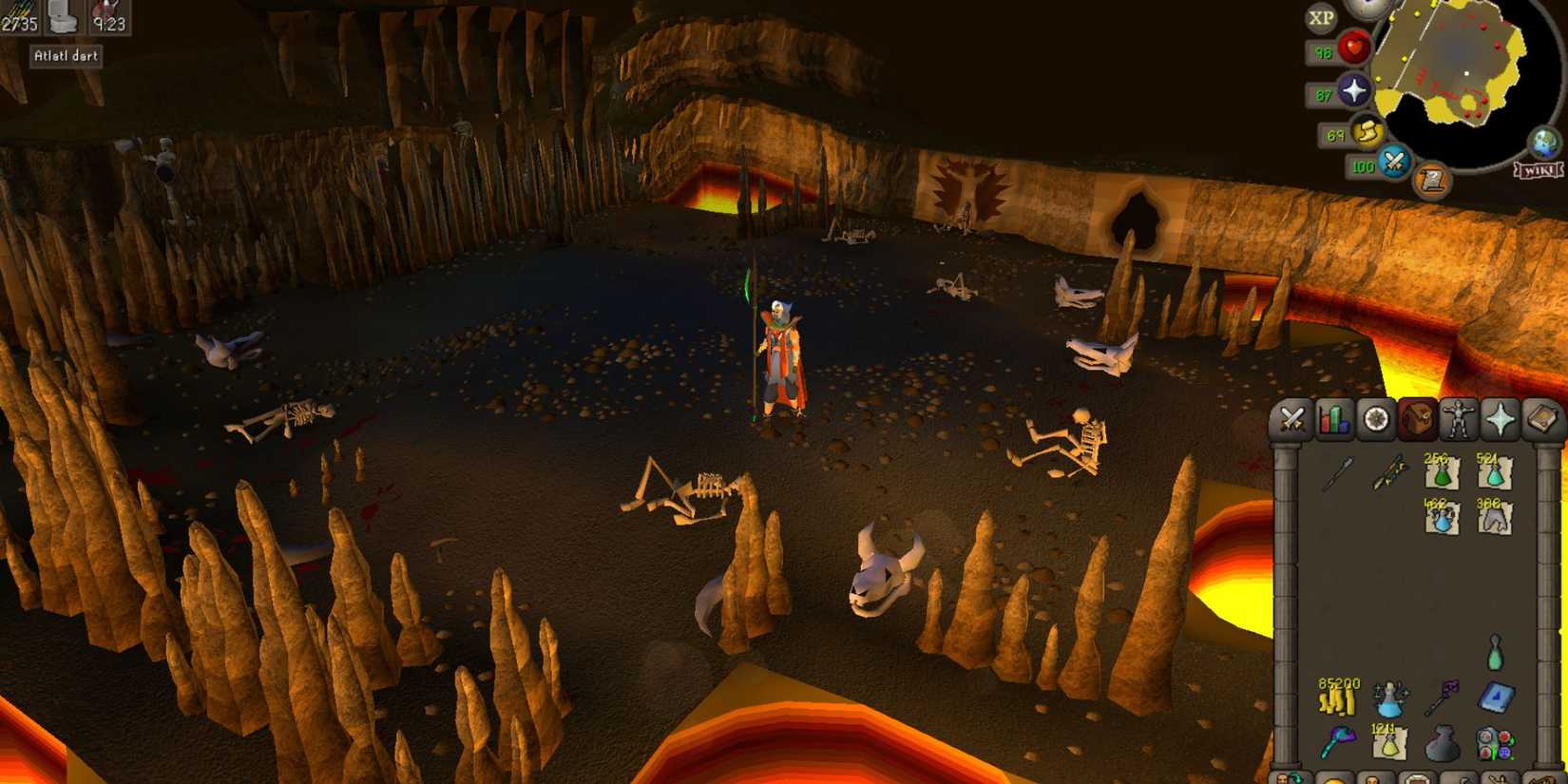Enable special attack on the combat orb
The image size is (1568, 784).
coord(1392,163)
